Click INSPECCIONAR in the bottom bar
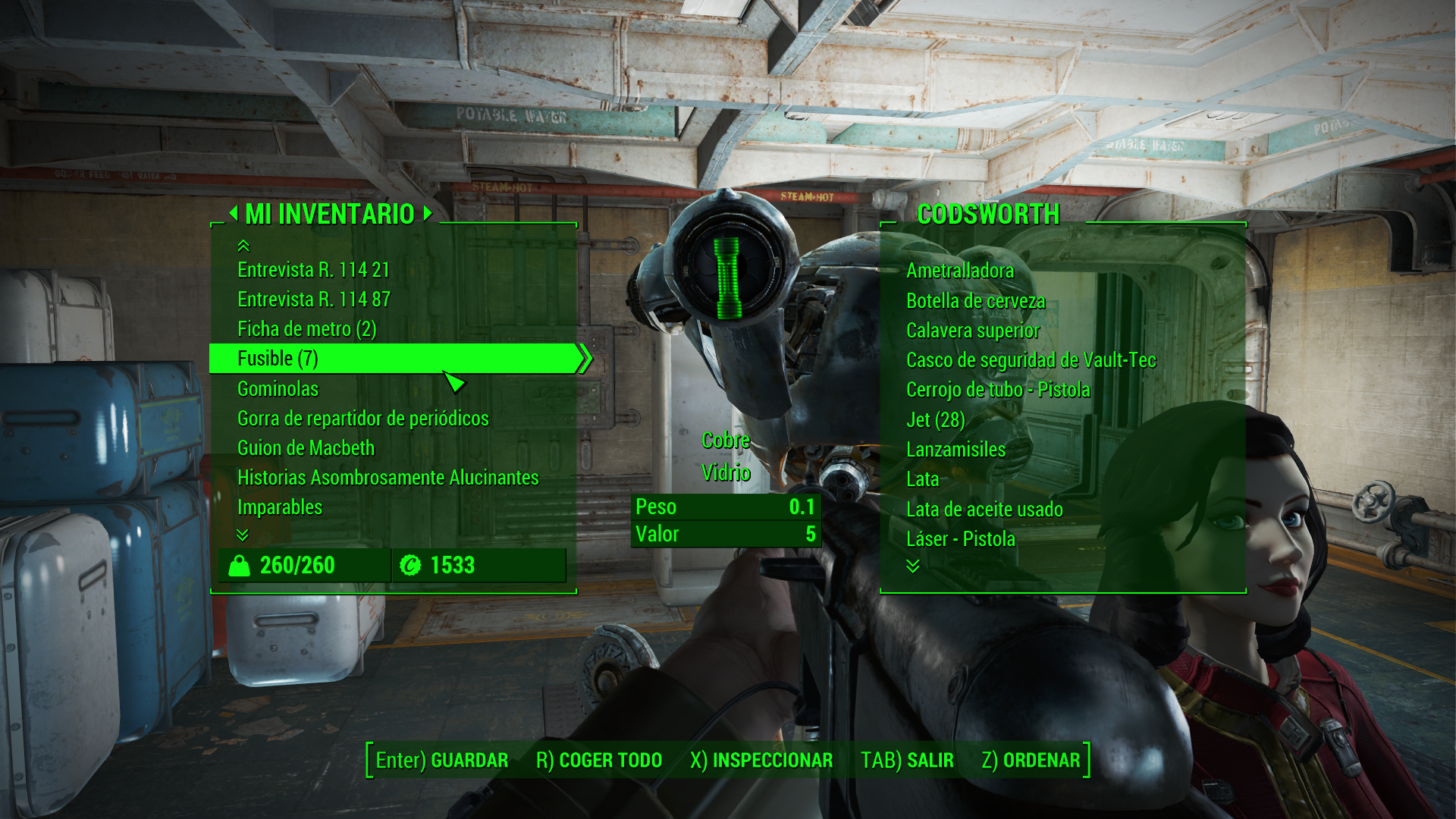This screenshot has height=819, width=1456. 761,761
